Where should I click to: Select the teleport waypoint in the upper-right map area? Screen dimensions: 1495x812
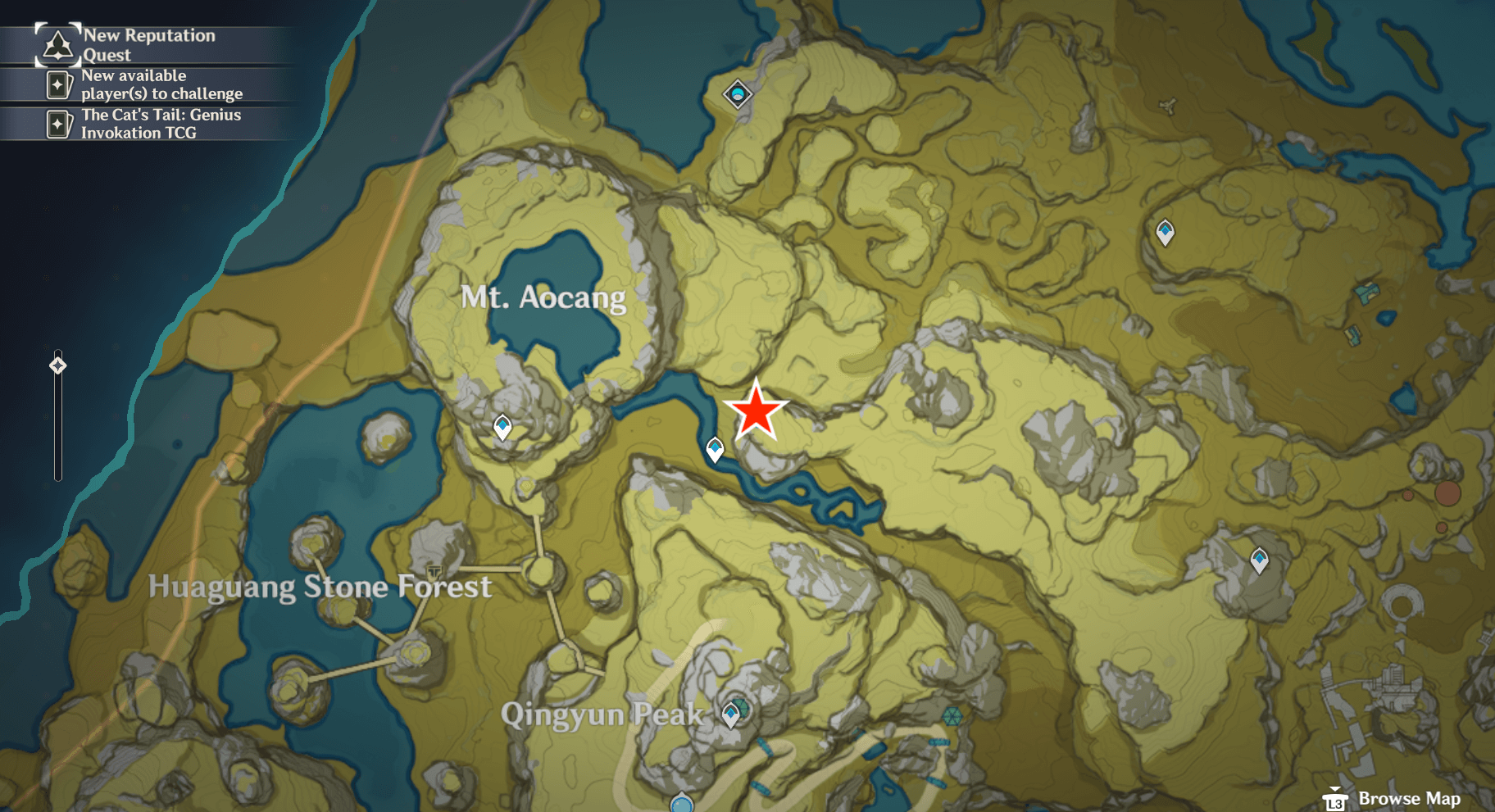(x=1165, y=232)
